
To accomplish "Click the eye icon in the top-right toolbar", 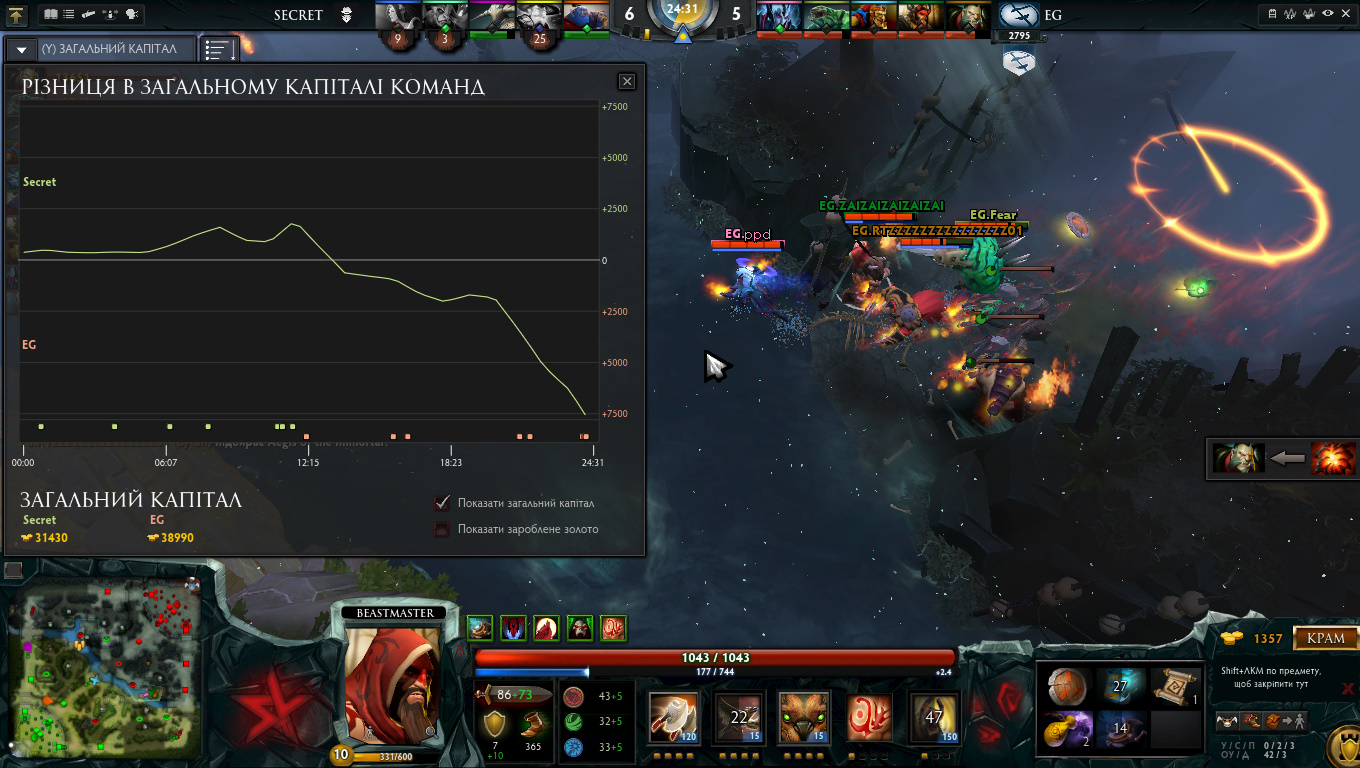I will pyautogui.click(x=1328, y=14).
